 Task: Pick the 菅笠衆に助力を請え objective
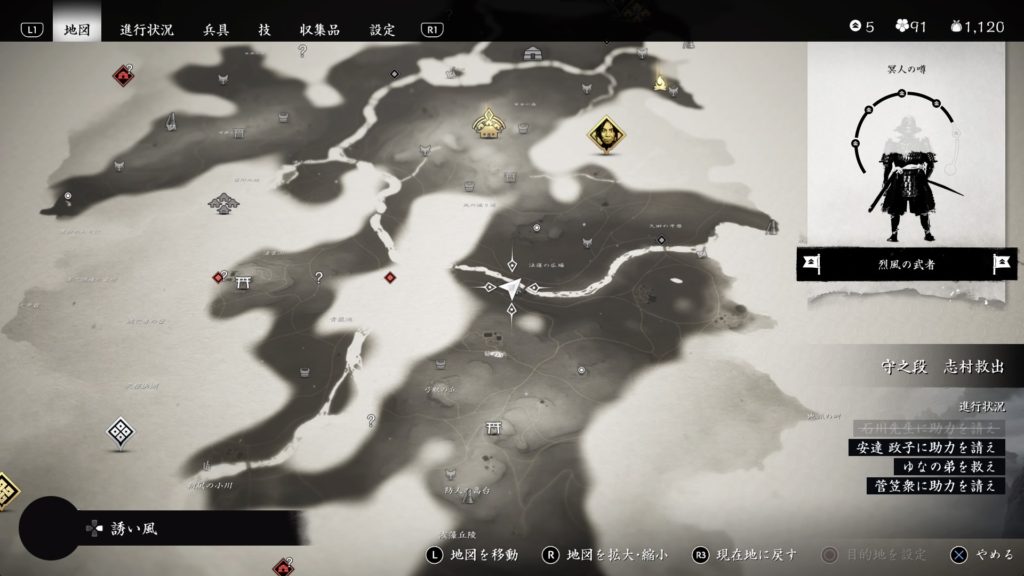934,485
